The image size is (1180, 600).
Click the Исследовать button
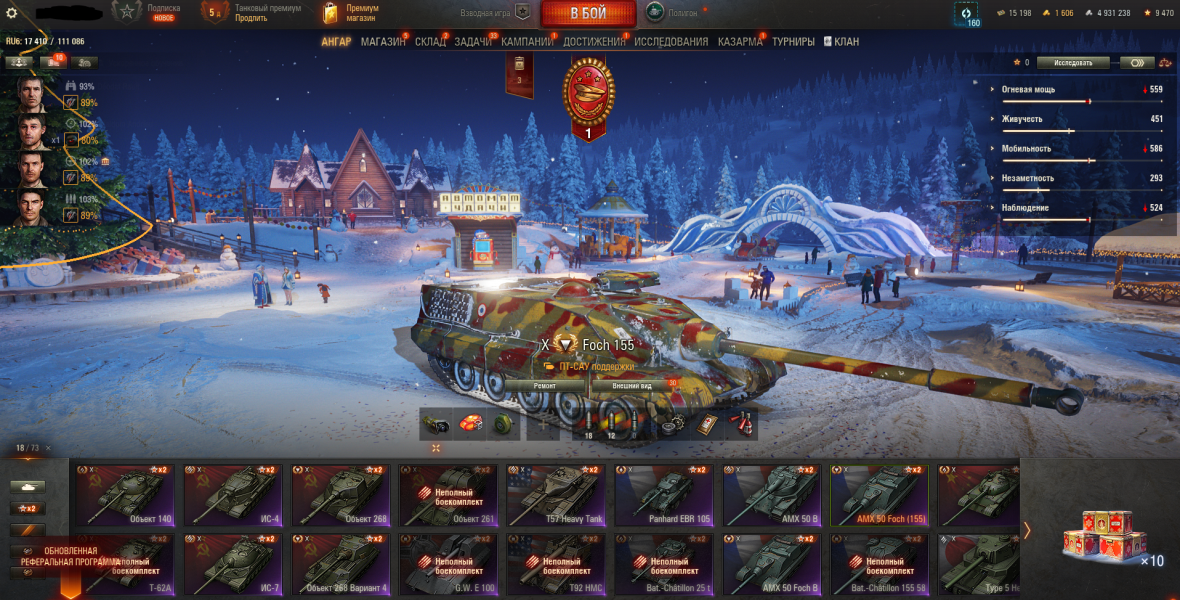tap(1072, 62)
